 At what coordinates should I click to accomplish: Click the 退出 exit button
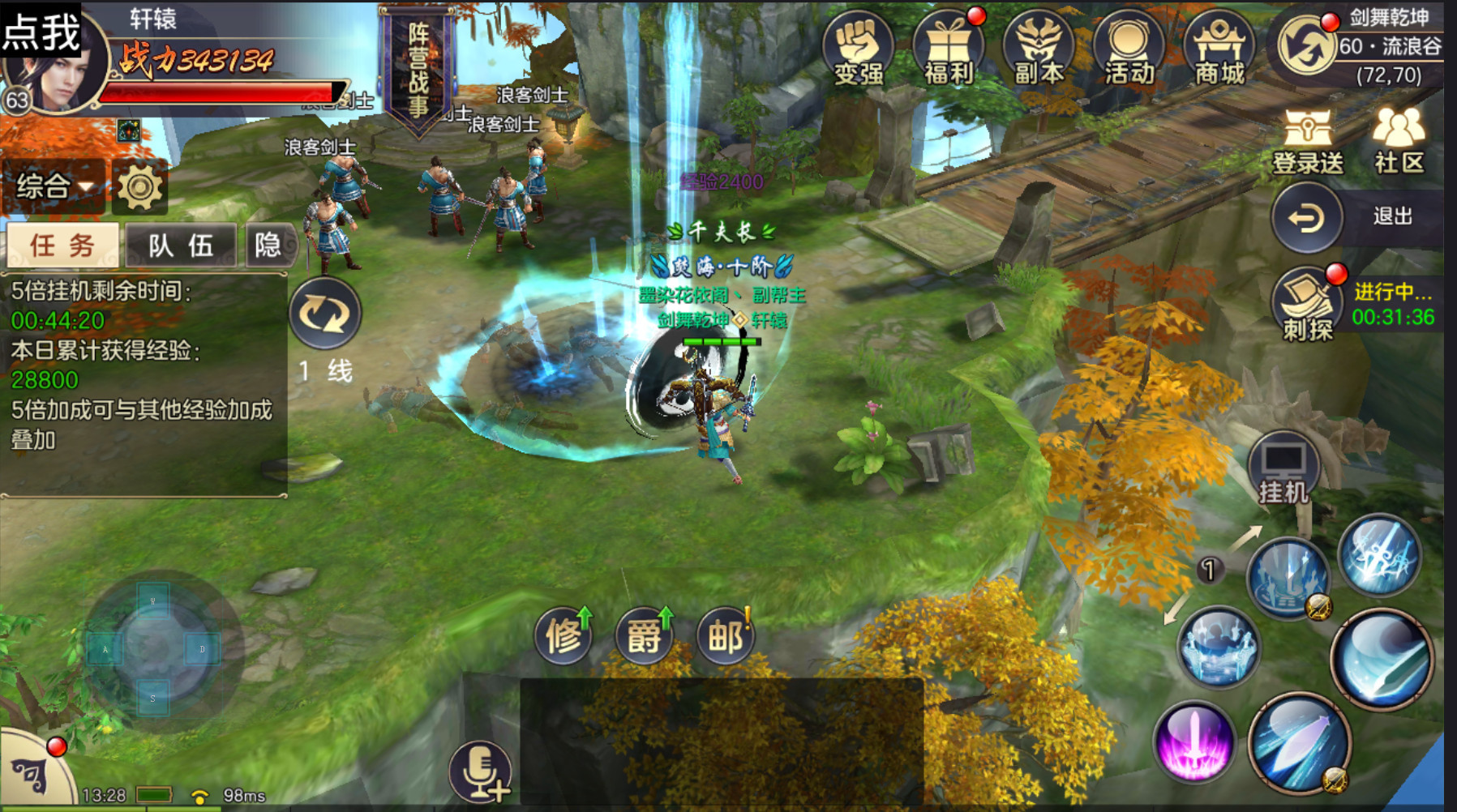click(x=1306, y=217)
